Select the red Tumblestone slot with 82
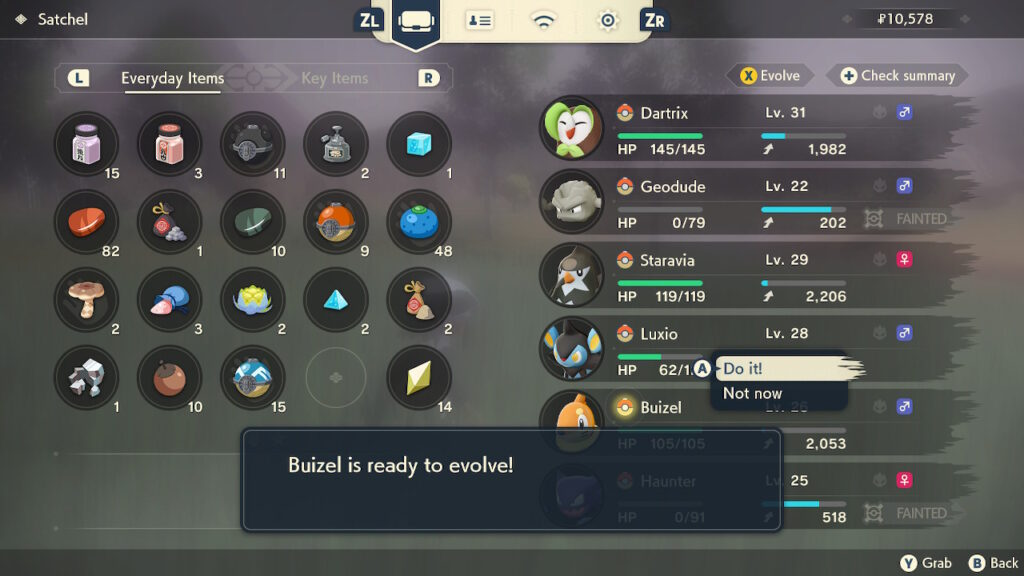Viewport: 1024px width, 576px height. 86,222
